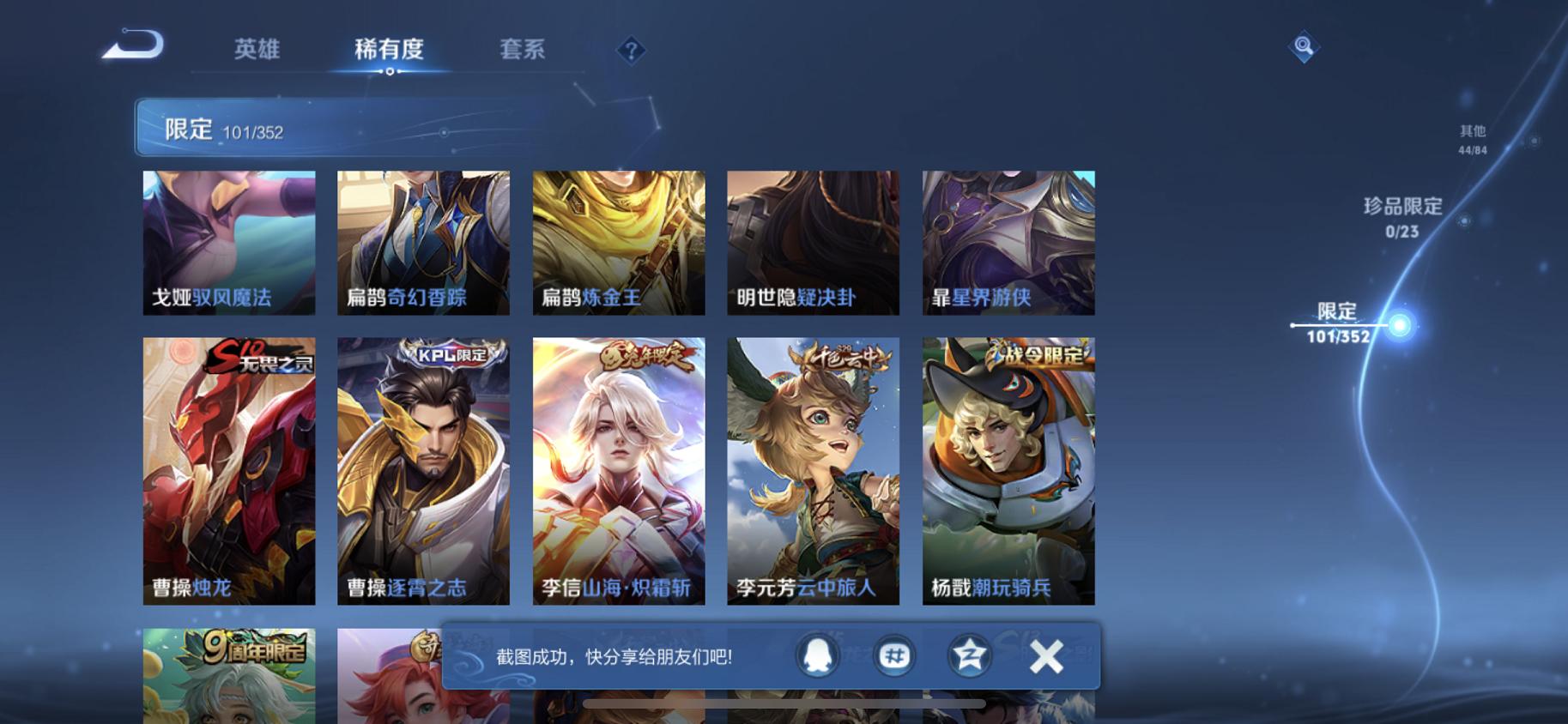Click the node next to 珍品限定 0/23
This screenshot has width=1568, height=724.
coord(1463,220)
